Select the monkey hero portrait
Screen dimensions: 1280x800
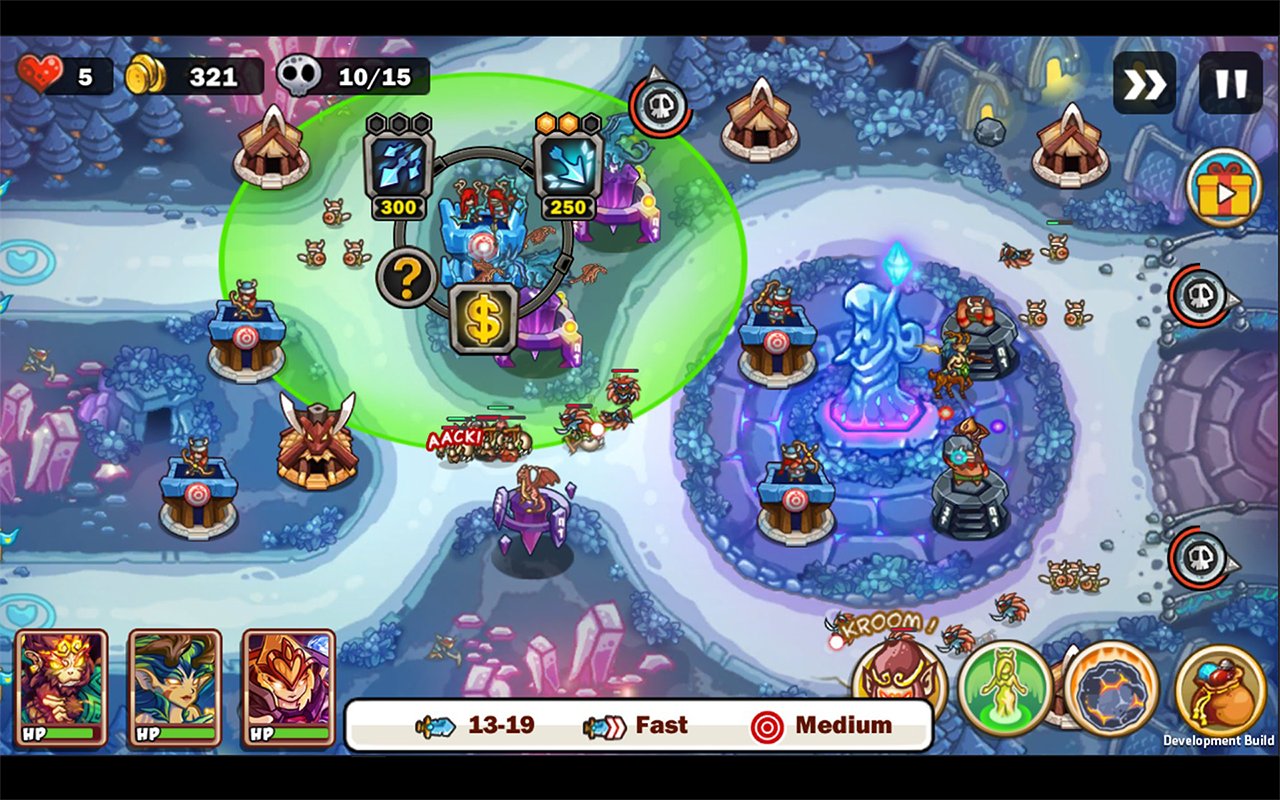pyautogui.click(x=61, y=687)
